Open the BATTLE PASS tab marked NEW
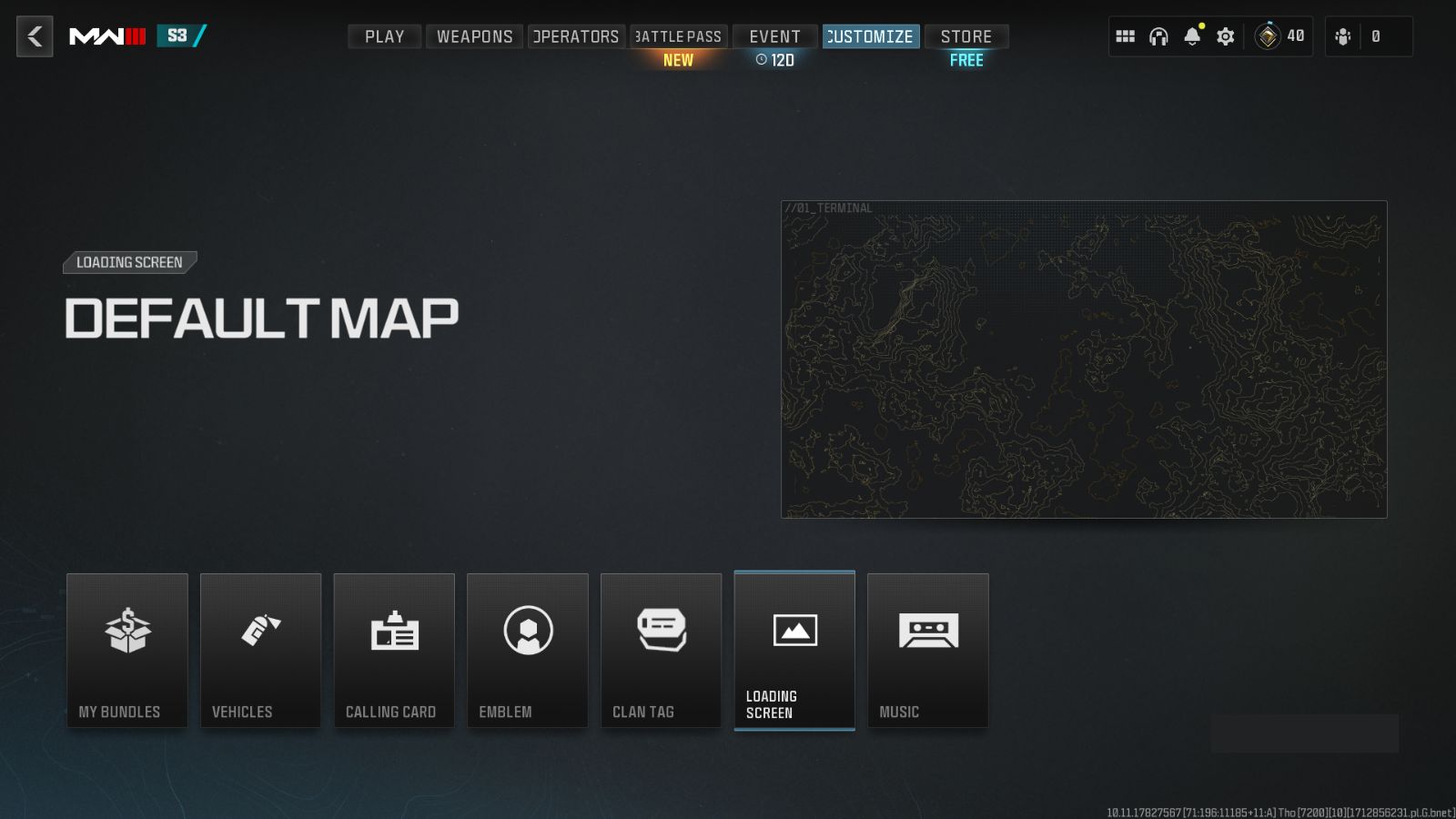Screen dimensions: 1456x819 point(678,36)
